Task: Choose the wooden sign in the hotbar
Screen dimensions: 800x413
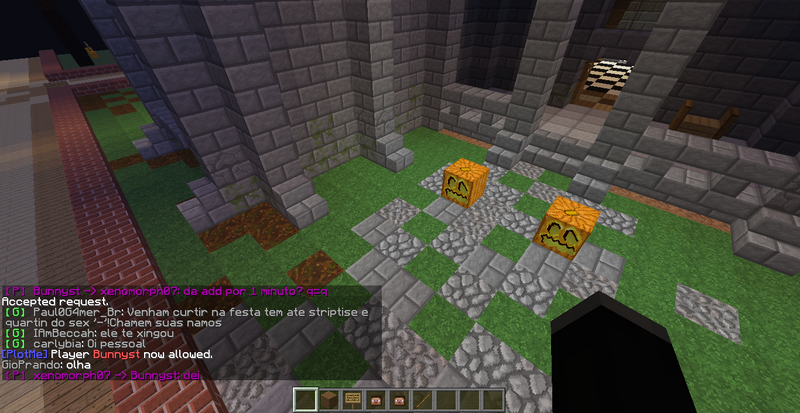Action: coord(352,400)
